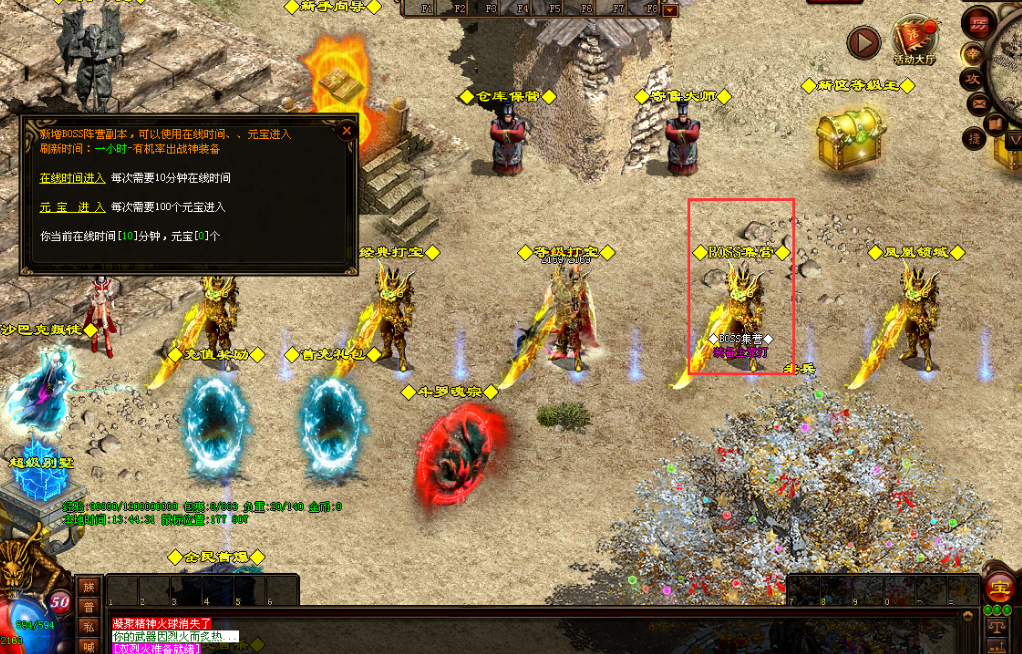The width and height of the screenshot is (1022, 654).
Task: Click the 捷 shortcut round button
Action: pyautogui.click(x=974, y=139)
